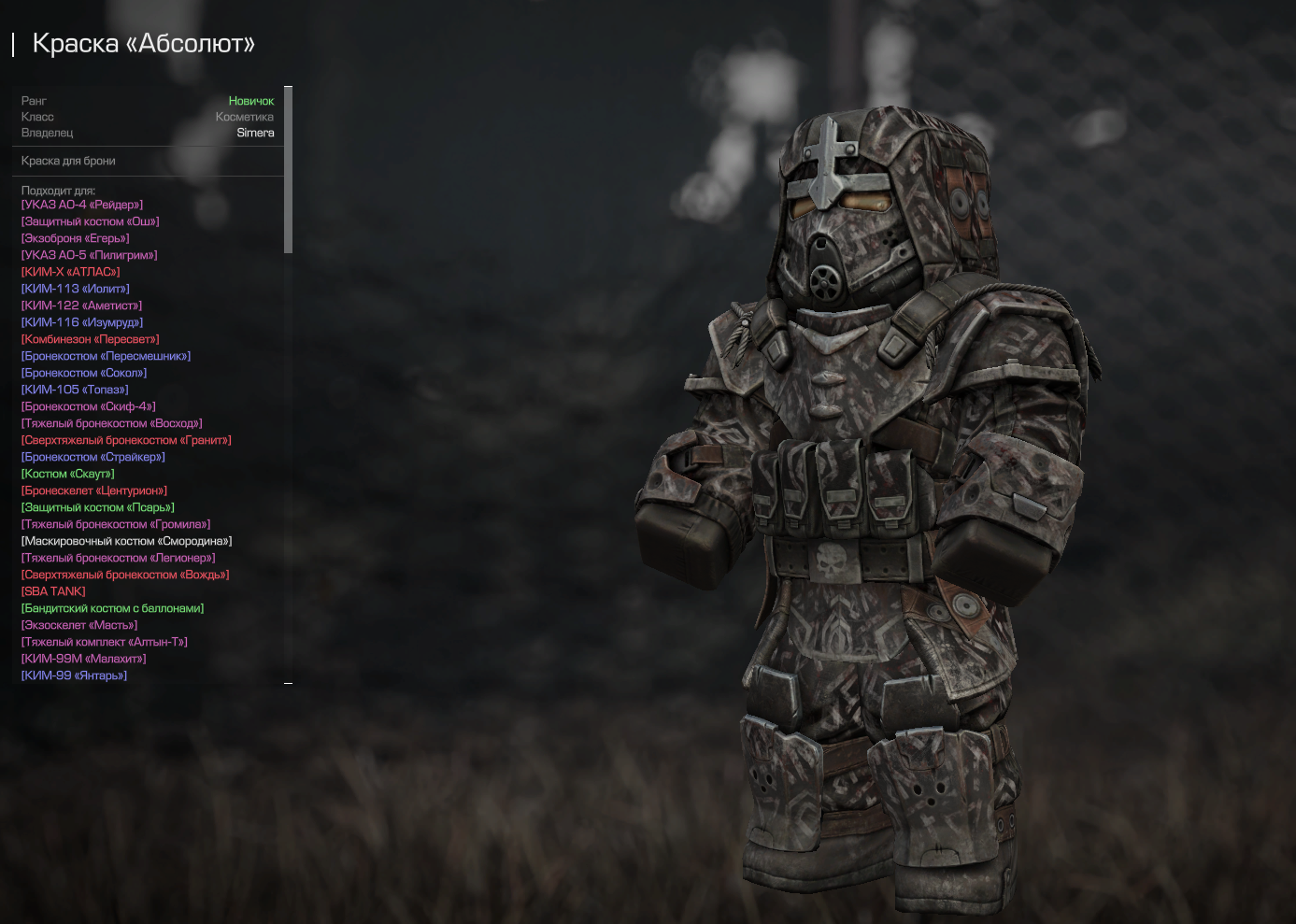Select the КИМ-122 «Аметист» entry

coord(82,306)
